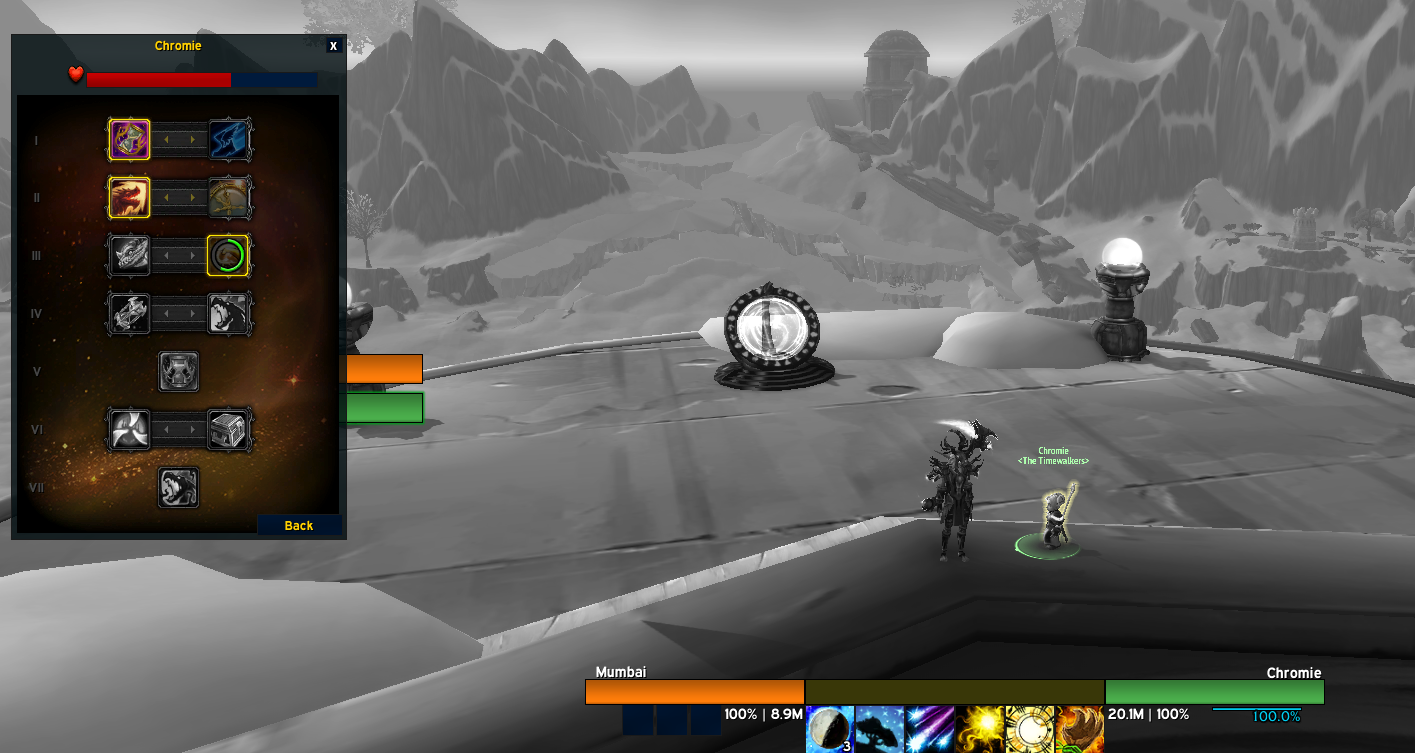The height and width of the screenshot is (753, 1415).
Task: Close the Chromie panel with the X
Action: pyautogui.click(x=334, y=46)
